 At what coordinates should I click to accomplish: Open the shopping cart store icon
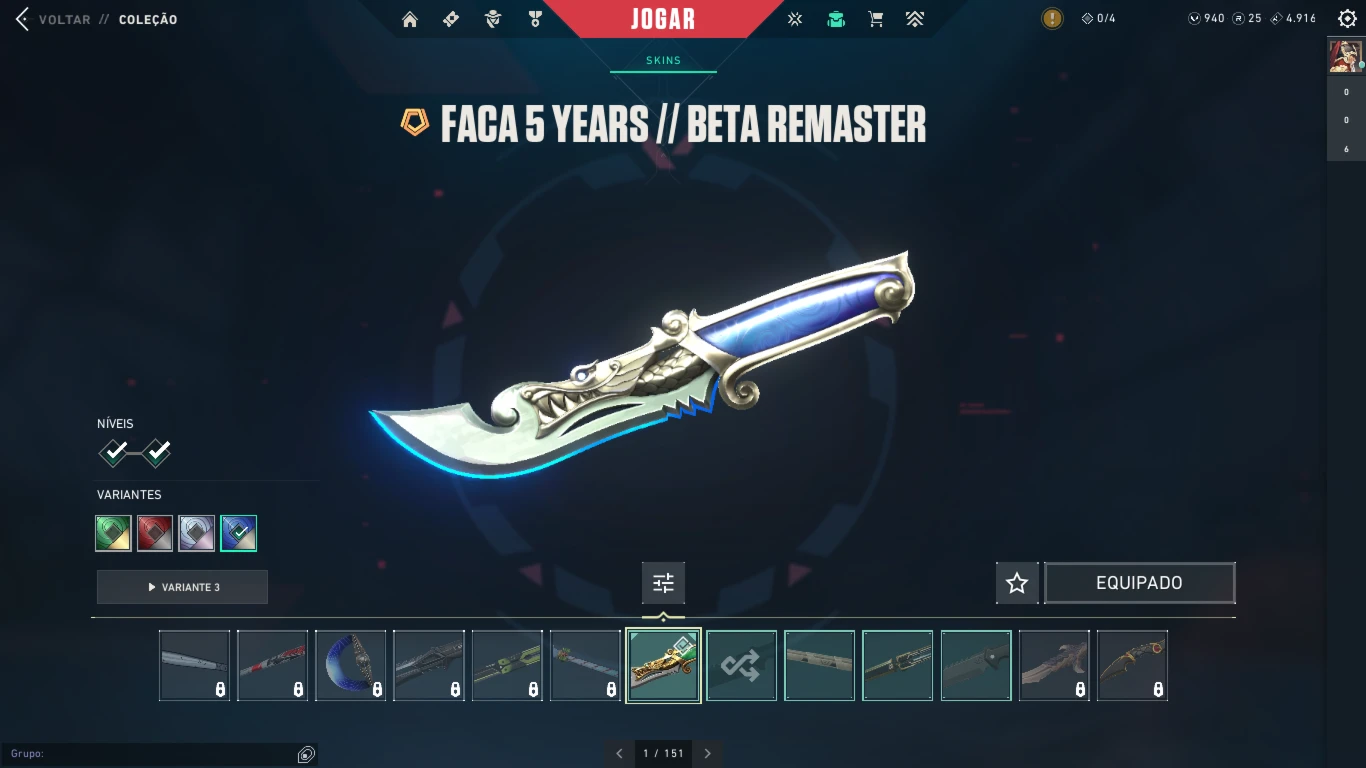(x=876, y=19)
